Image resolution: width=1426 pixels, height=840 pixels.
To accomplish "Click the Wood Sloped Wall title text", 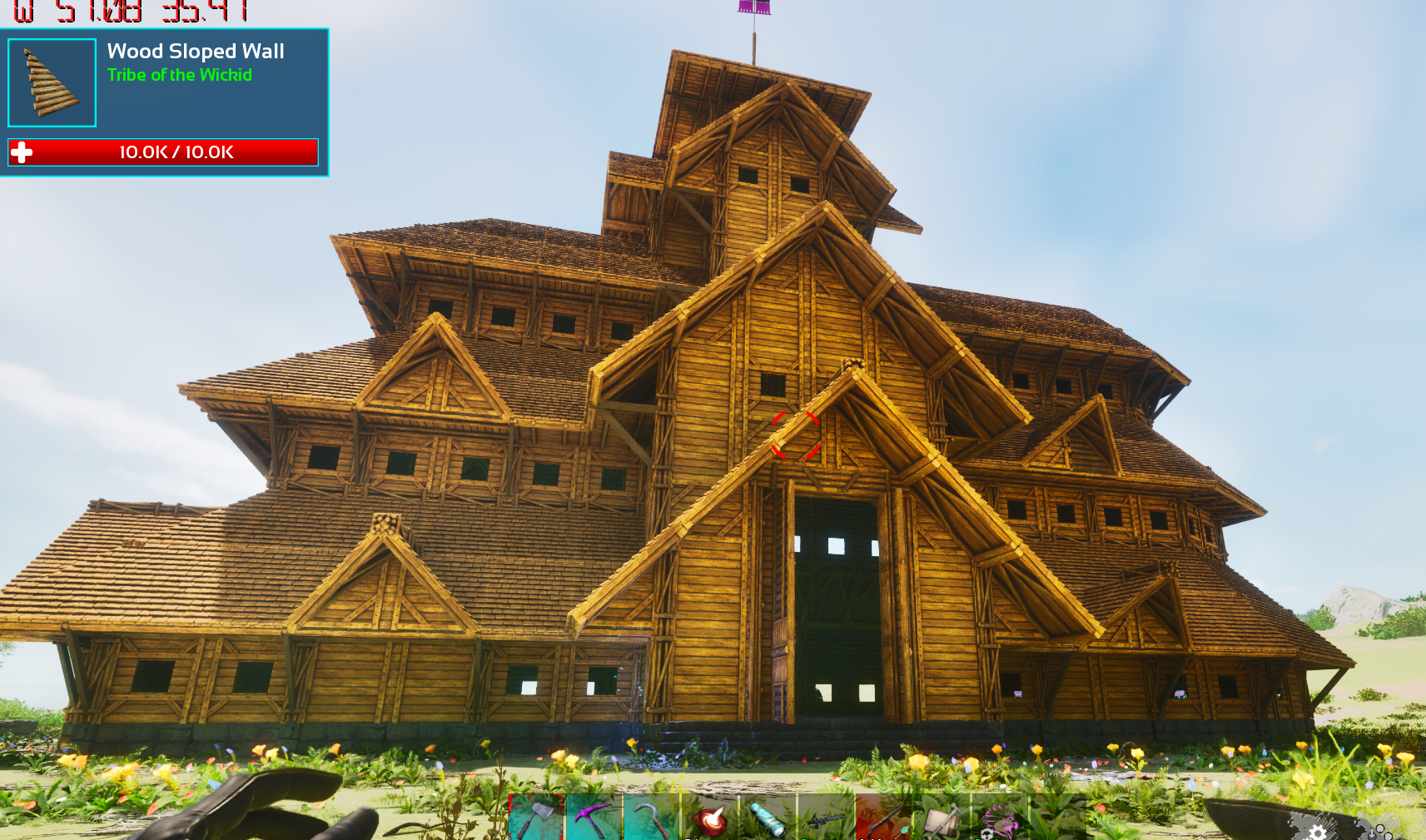I will (x=194, y=51).
